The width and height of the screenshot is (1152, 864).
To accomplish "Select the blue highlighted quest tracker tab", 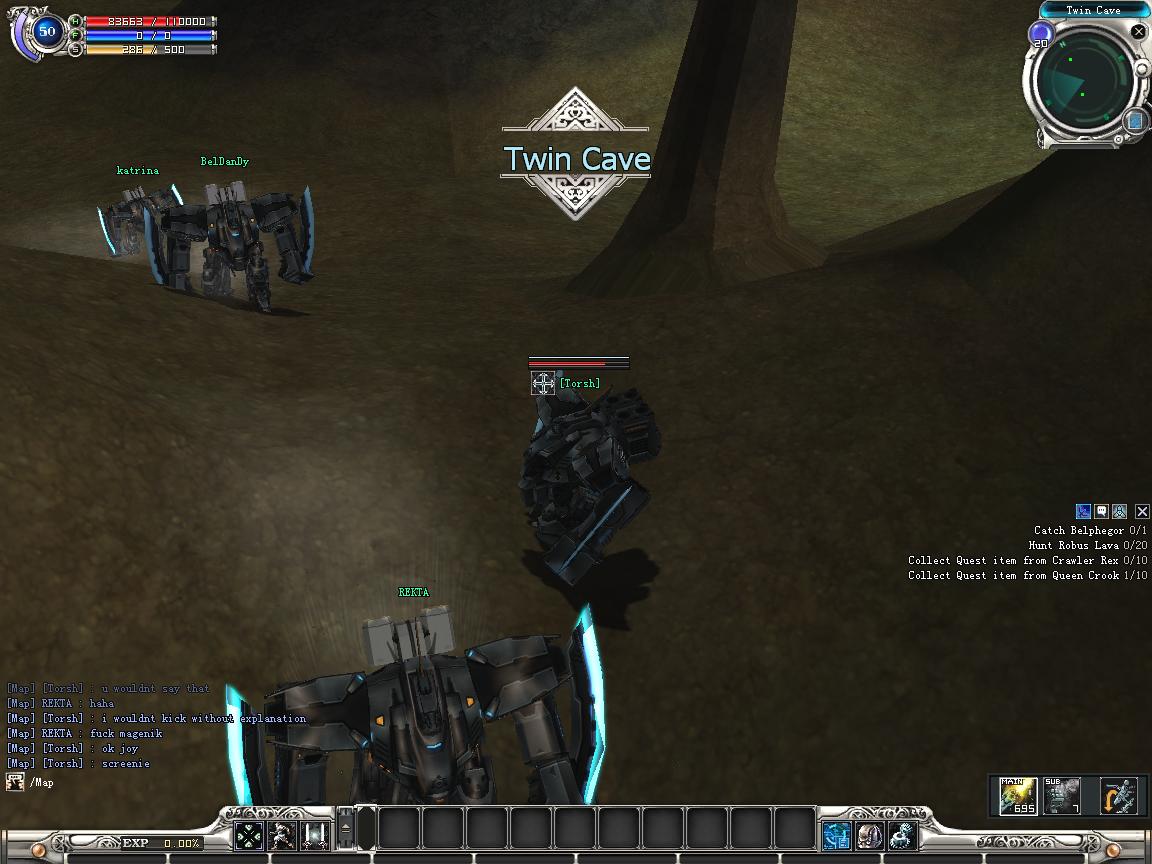I will click(x=1083, y=512).
